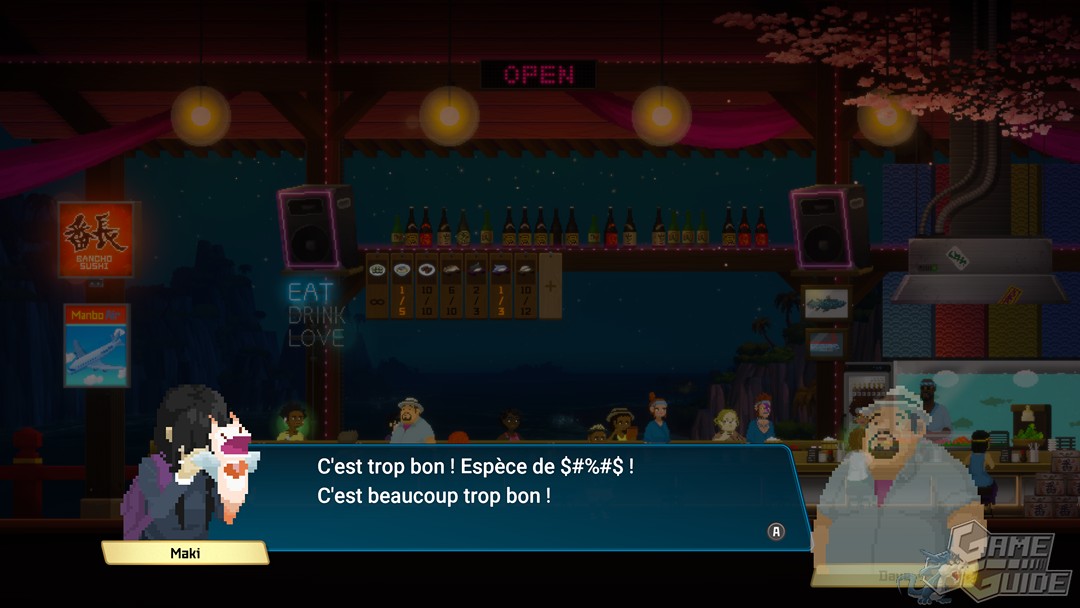
Task: Add a dish using the plus menu slot
Action: [x=550, y=286]
